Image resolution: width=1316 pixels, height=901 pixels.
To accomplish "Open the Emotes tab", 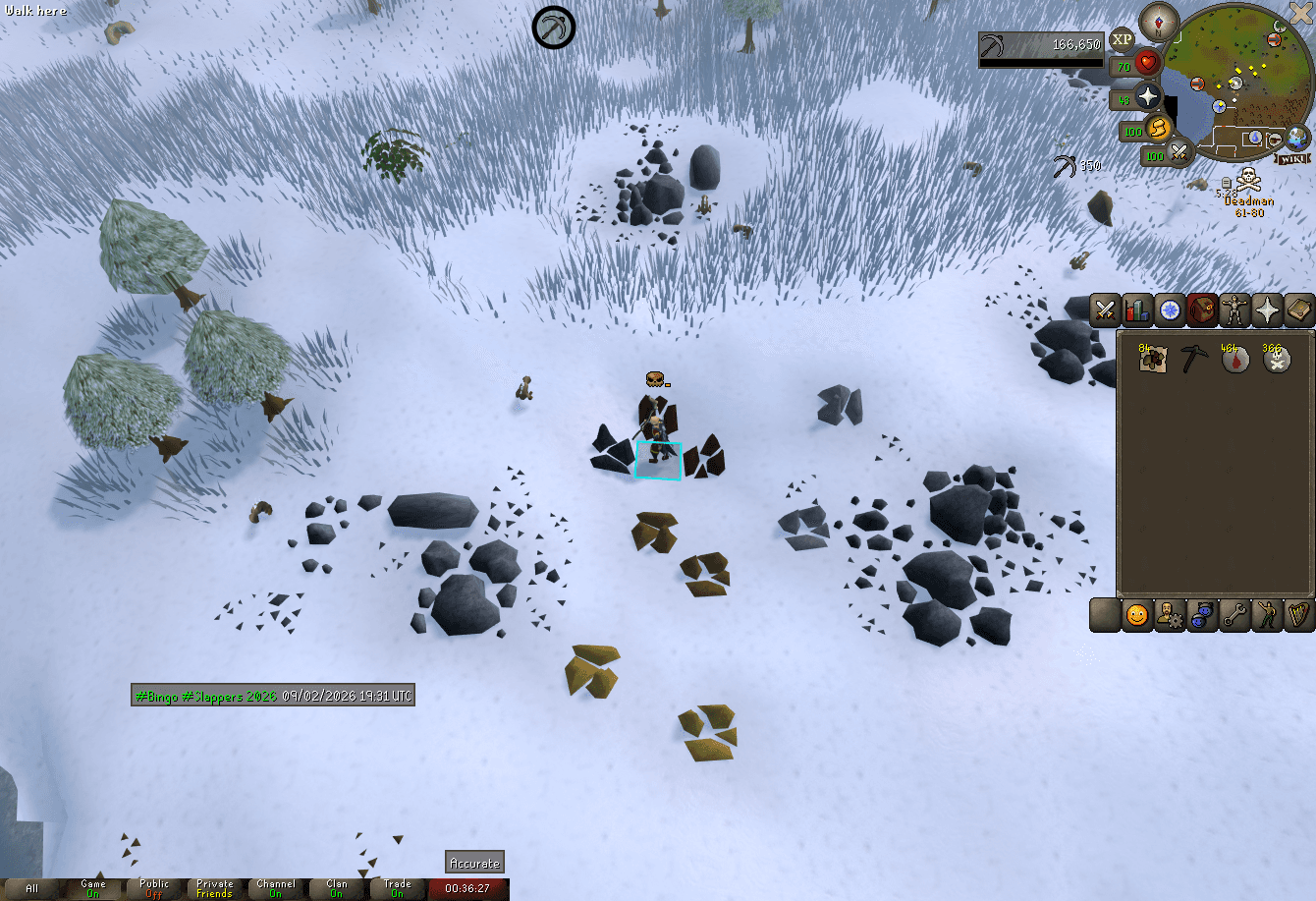I will point(1267,614).
